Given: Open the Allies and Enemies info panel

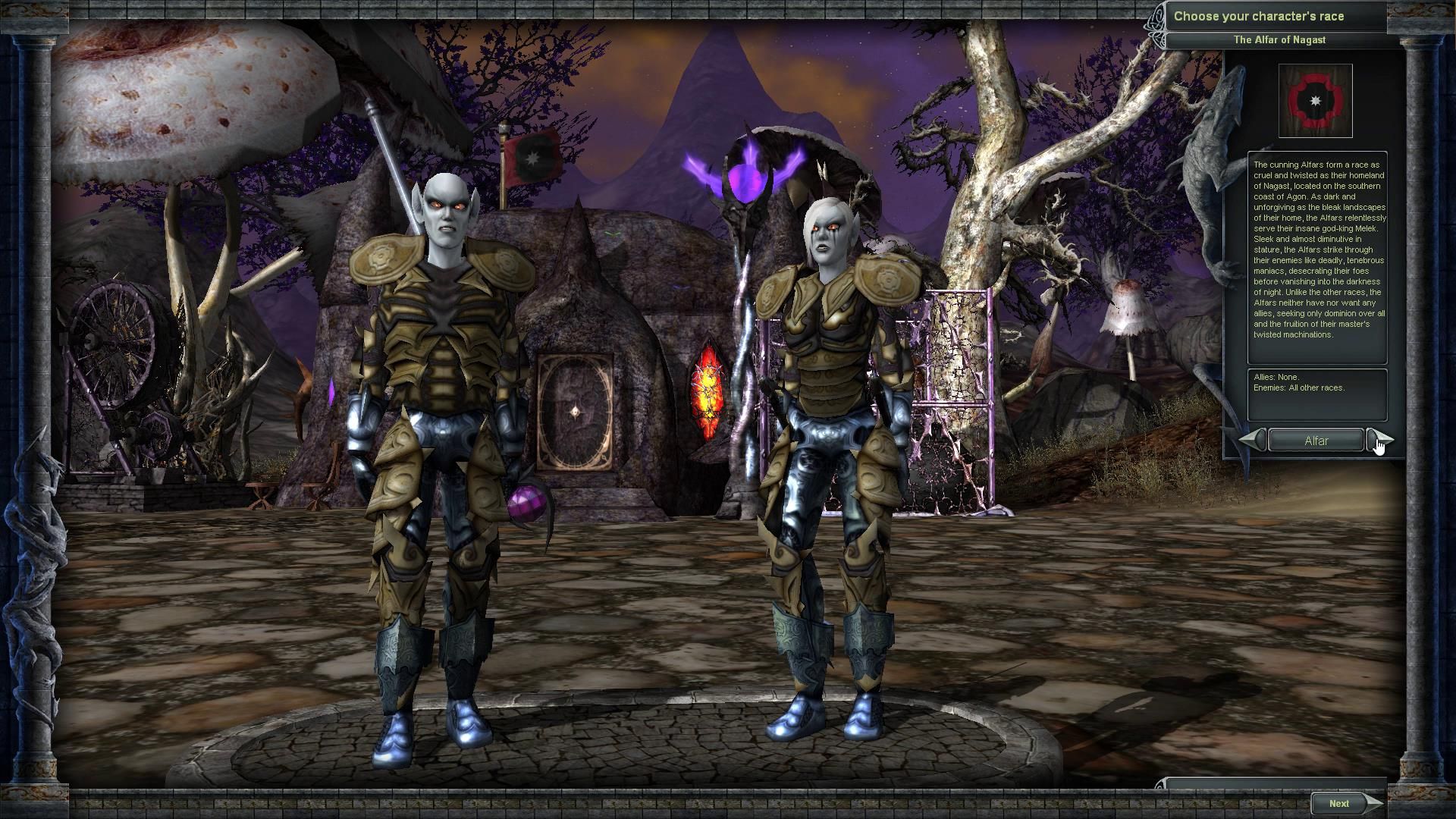Looking at the screenshot, I should pyautogui.click(x=1317, y=393).
